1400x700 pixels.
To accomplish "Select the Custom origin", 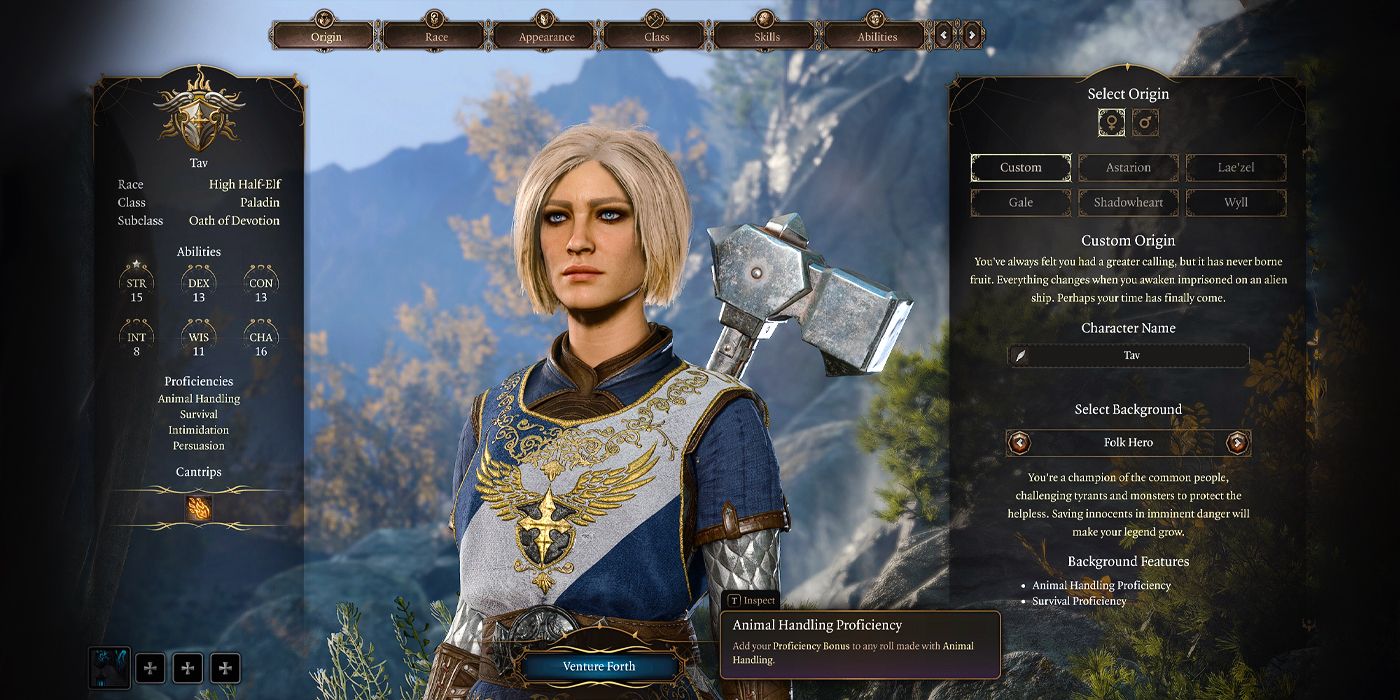I will pos(1020,168).
